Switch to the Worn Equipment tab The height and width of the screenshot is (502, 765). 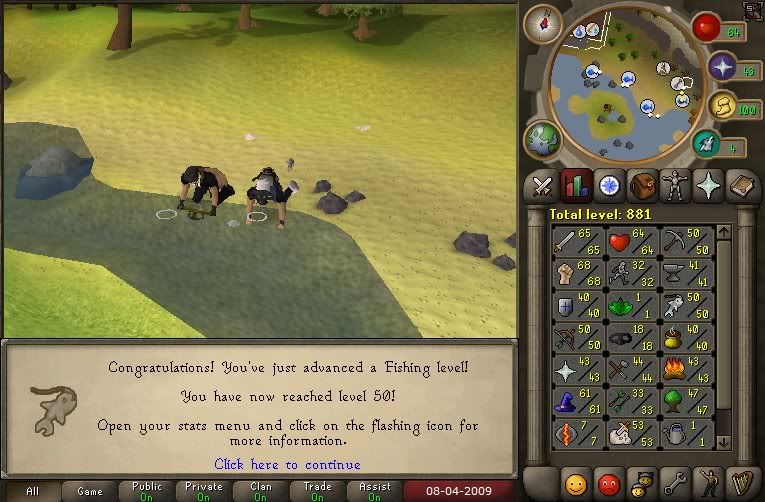coord(675,186)
